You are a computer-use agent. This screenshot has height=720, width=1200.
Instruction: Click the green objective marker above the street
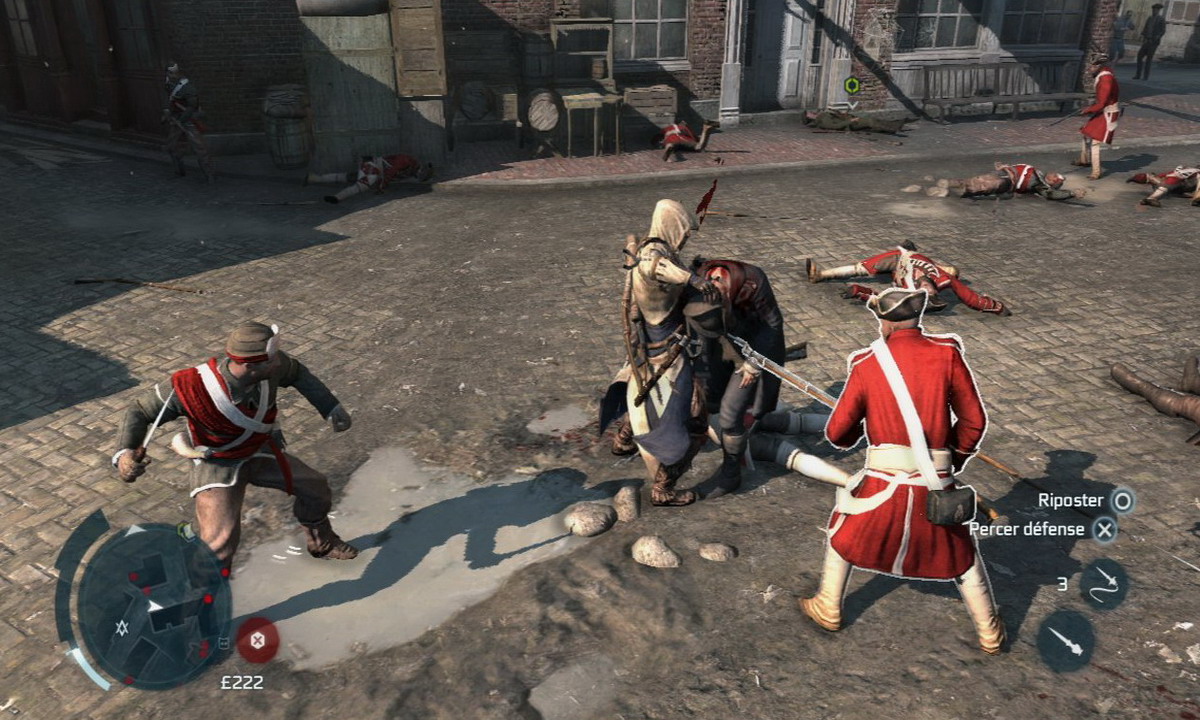pos(851,86)
